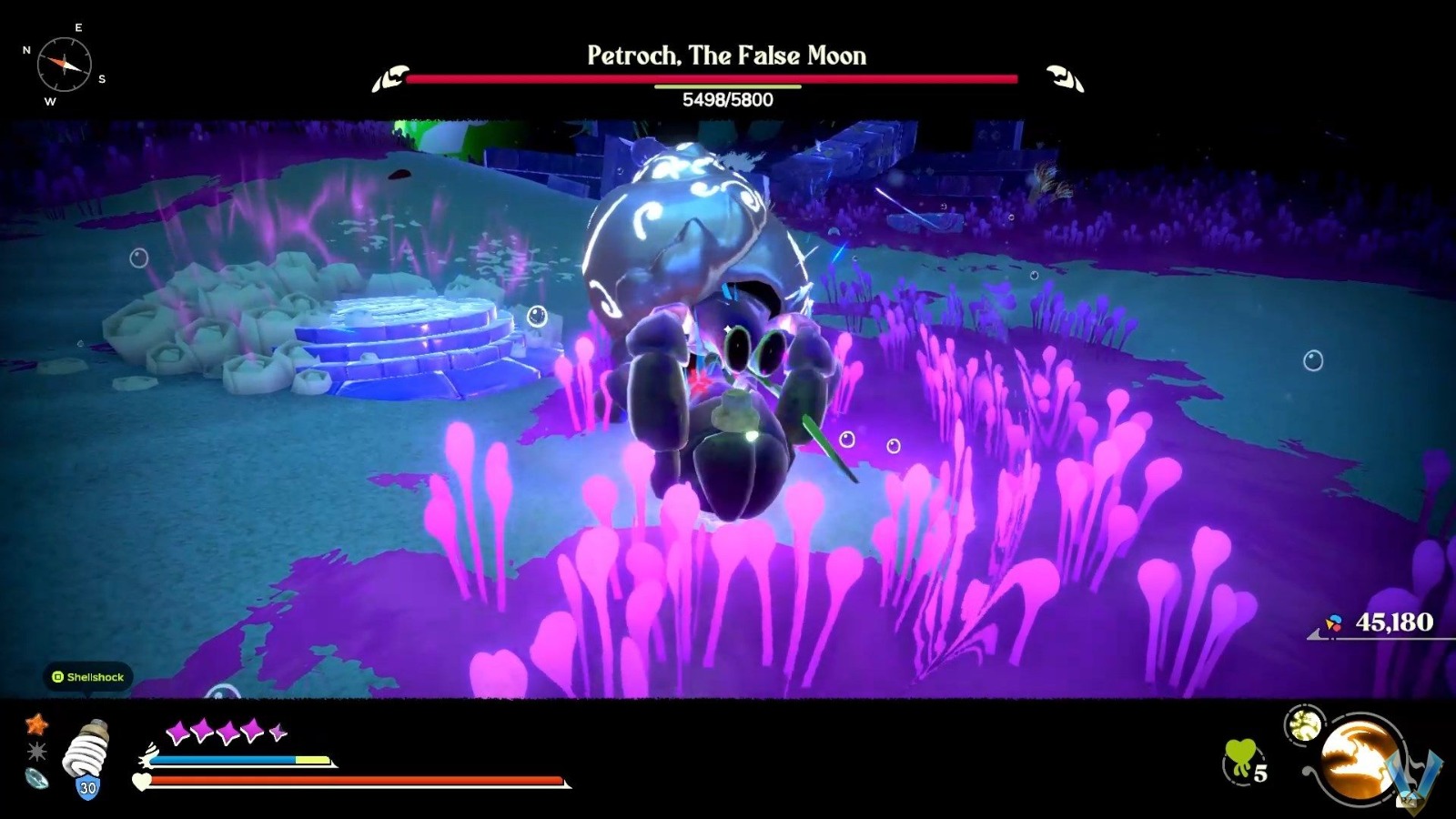Click the claw emblem left of boss health bar
The height and width of the screenshot is (819, 1456).
[391, 79]
